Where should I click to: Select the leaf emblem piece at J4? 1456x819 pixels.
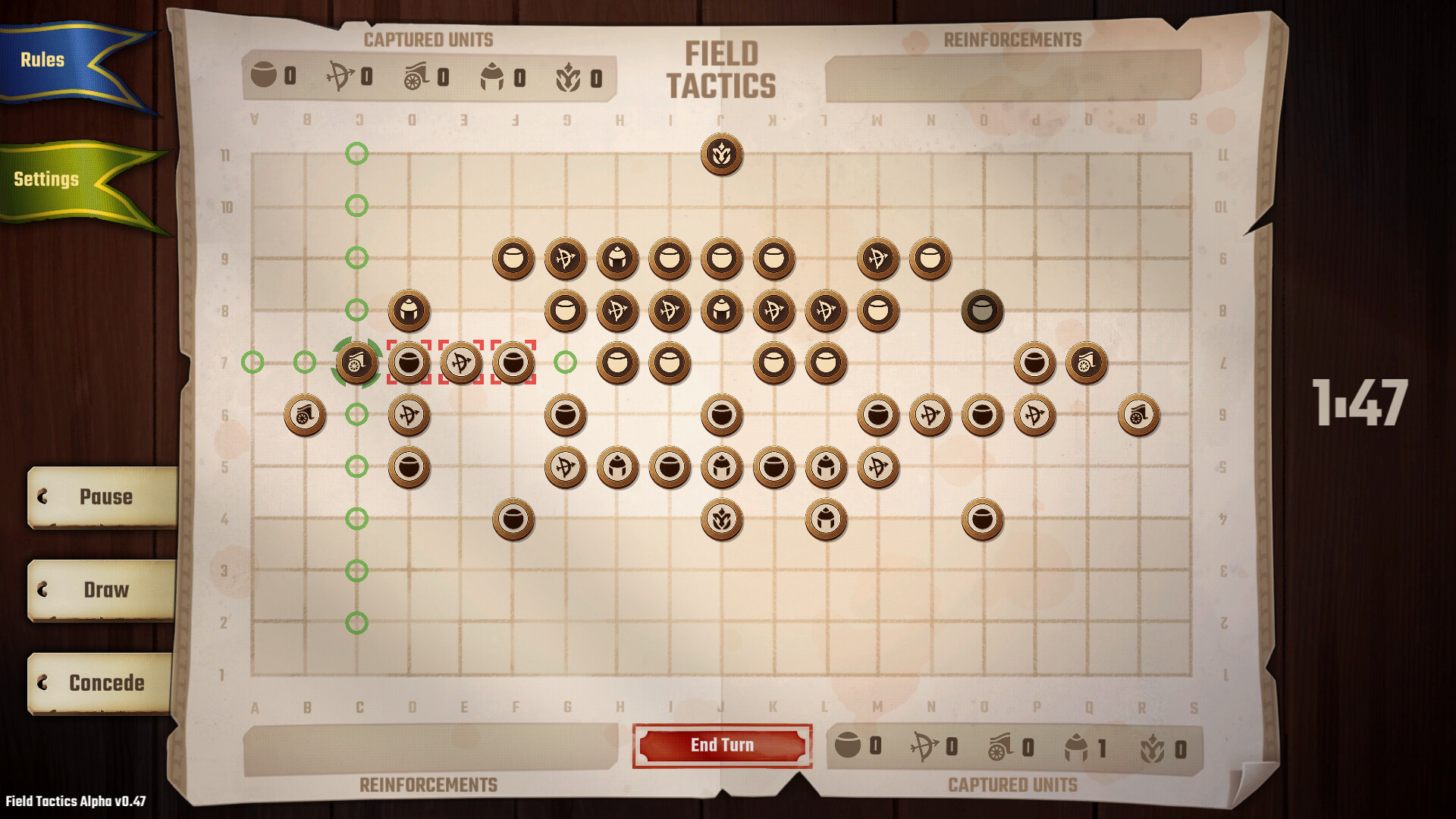(722, 518)
